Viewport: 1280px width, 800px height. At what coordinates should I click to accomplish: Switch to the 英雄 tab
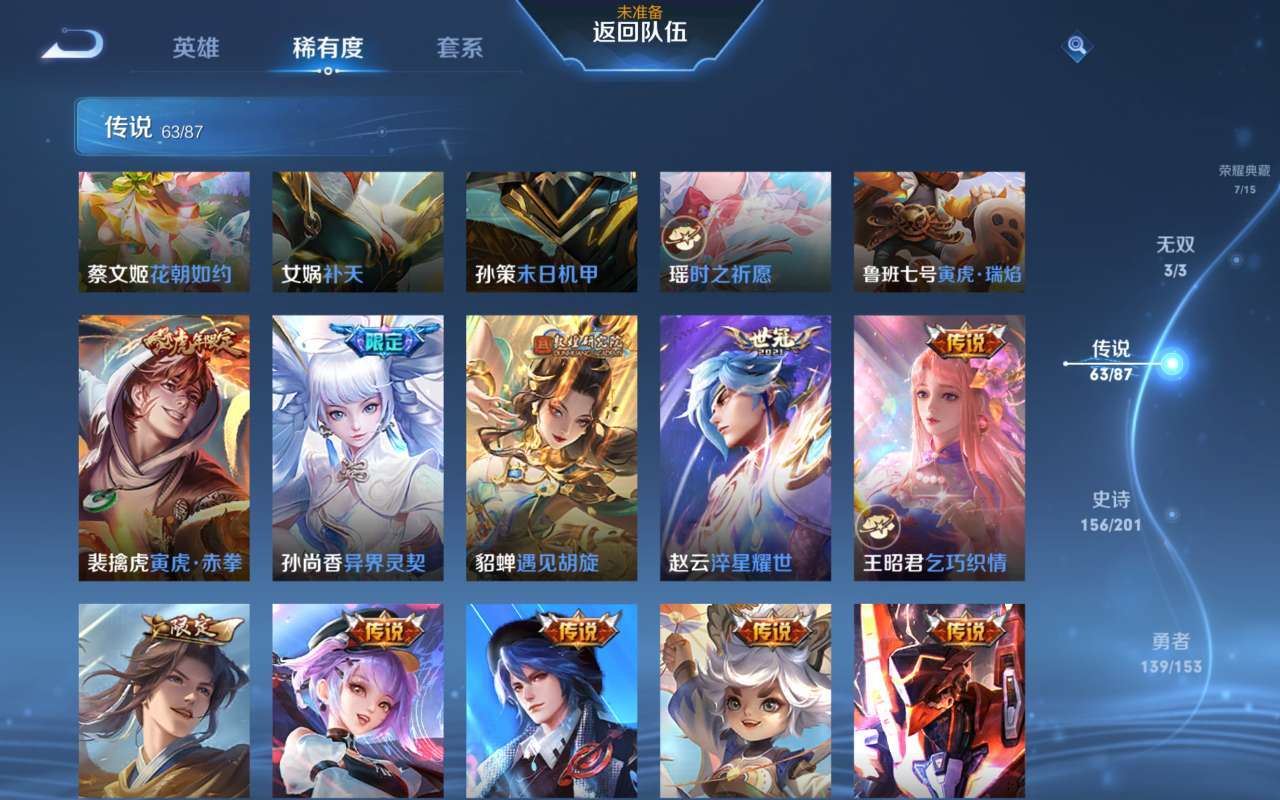tap(196, 48)
